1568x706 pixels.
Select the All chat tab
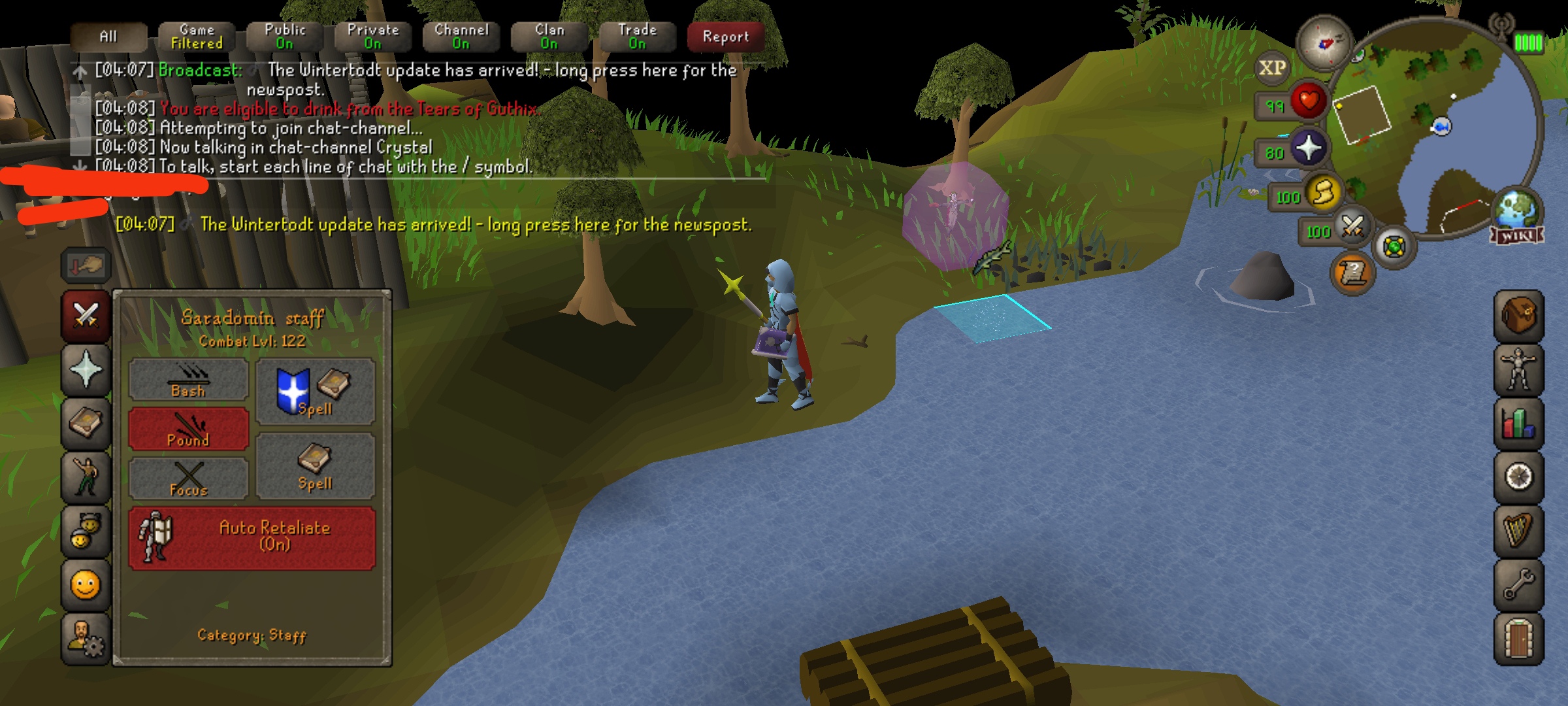108,37
